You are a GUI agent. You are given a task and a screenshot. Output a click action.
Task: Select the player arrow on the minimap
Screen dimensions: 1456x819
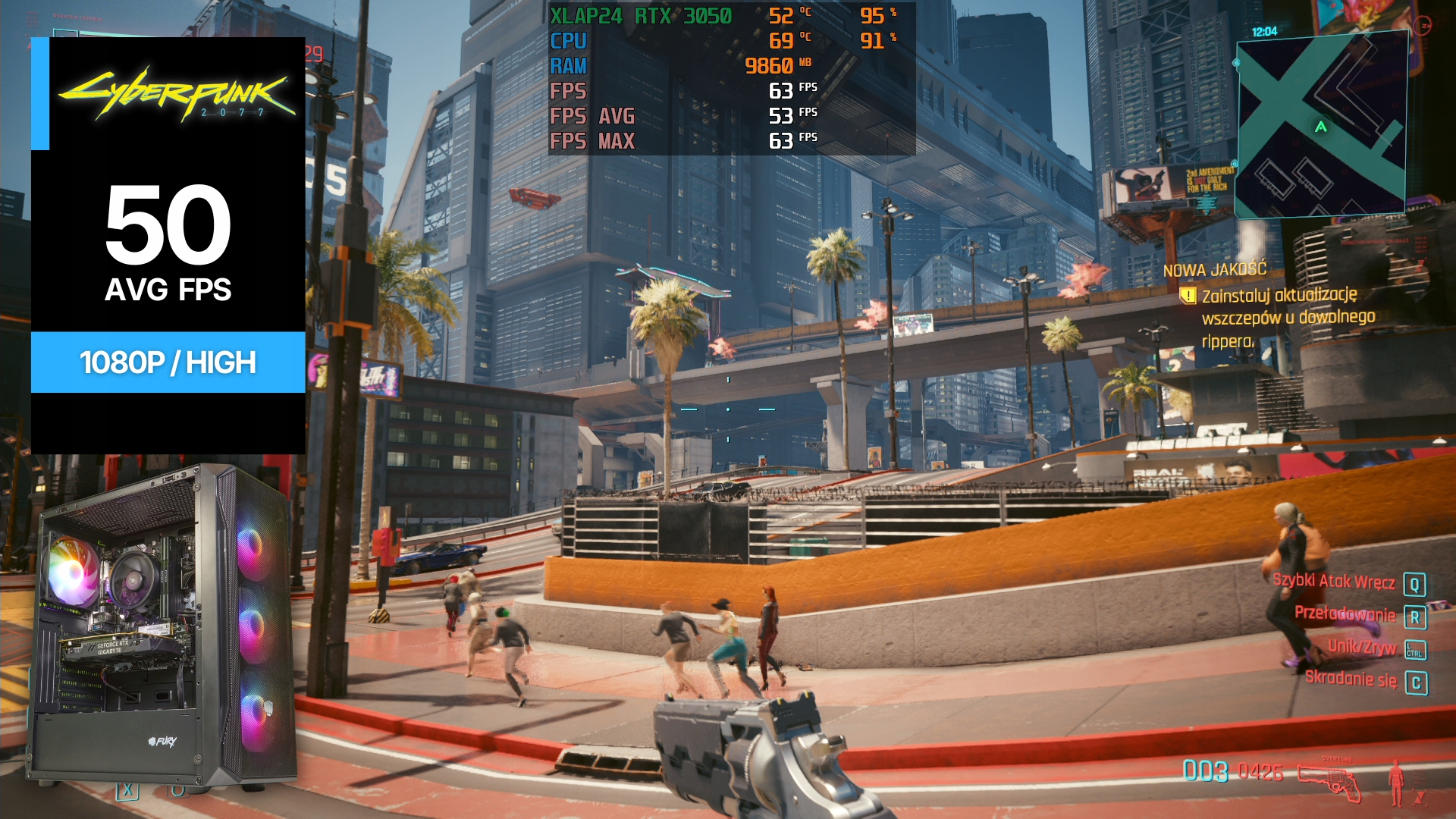[x=1321, y=127]
